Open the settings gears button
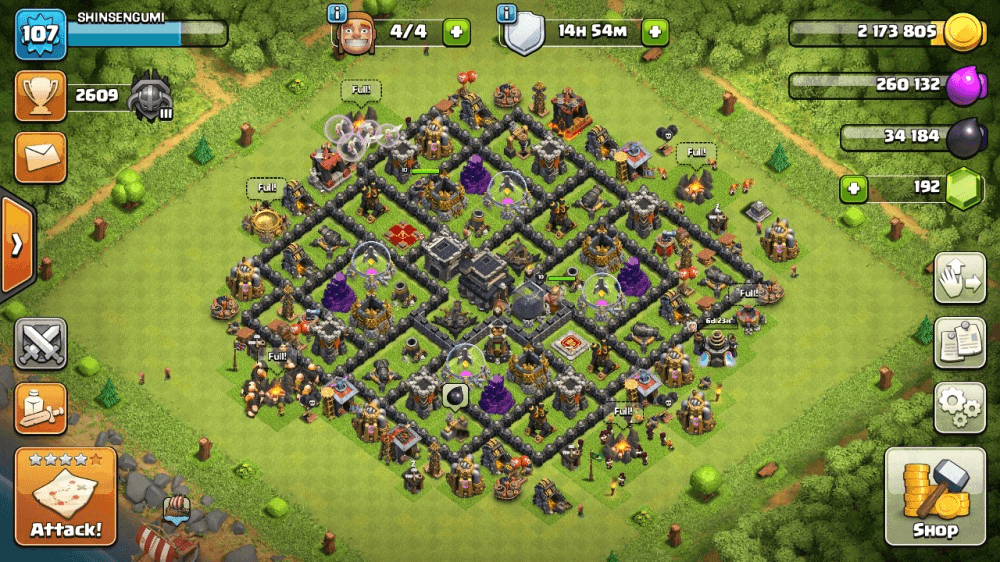The height and width of the screenshot is (562, 1000). 958,407
